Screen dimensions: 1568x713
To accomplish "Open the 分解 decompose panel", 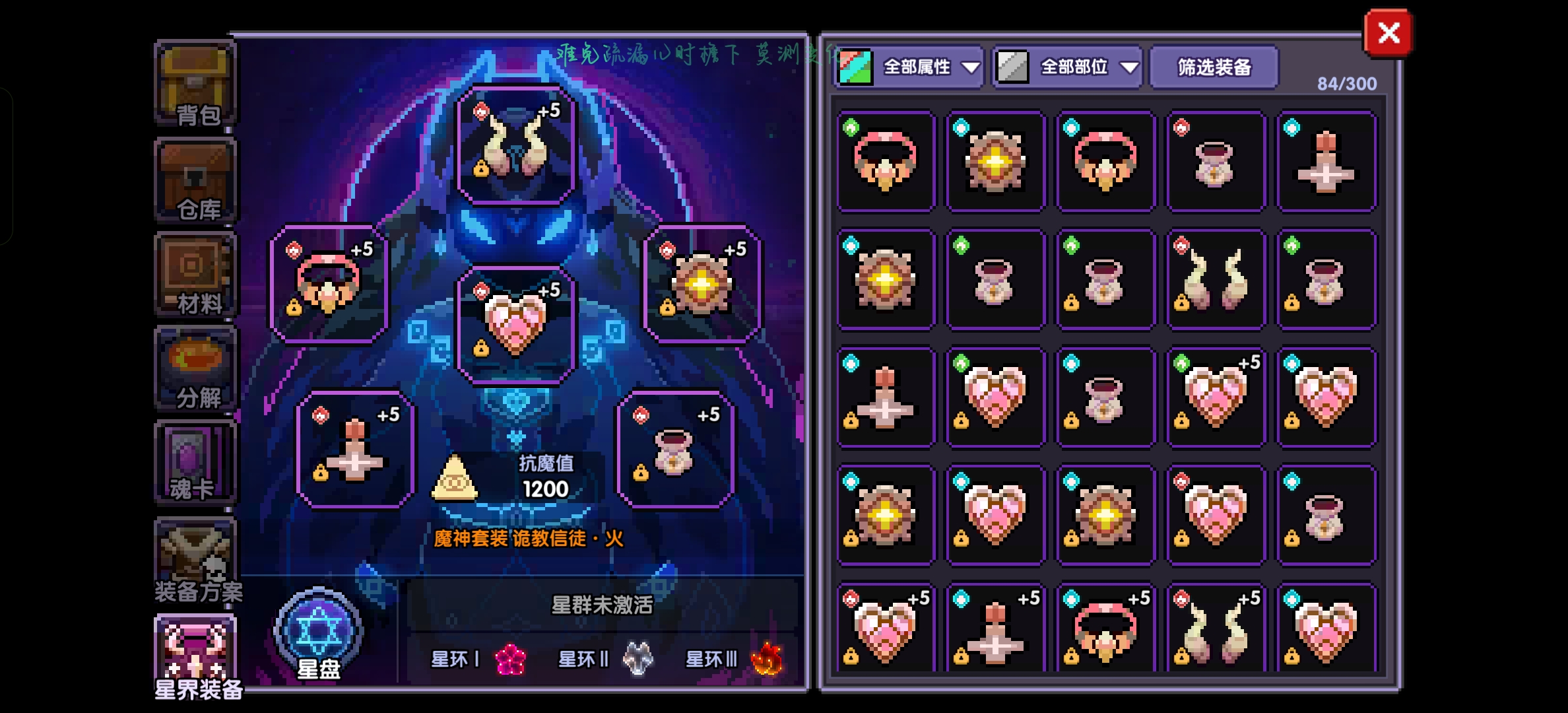I will [195, 368].
